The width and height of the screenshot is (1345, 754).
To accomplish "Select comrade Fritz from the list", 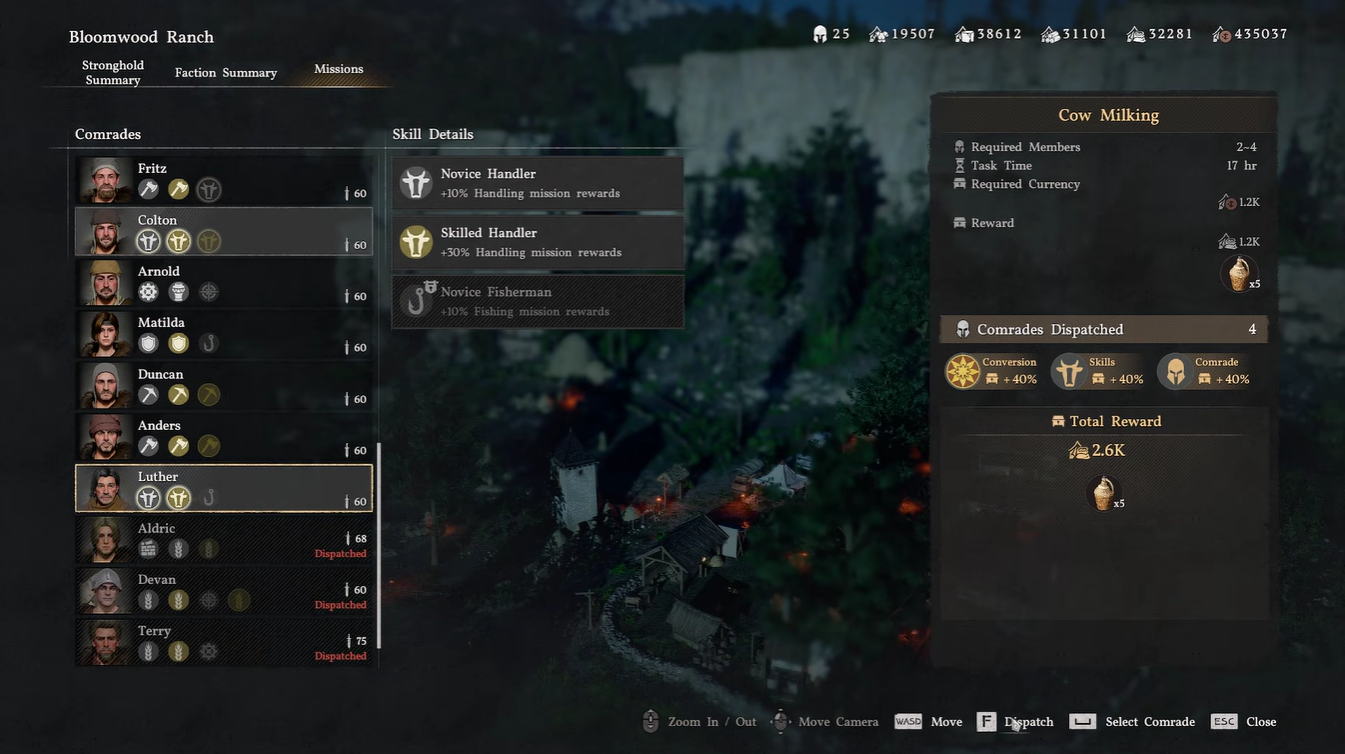I will [x=224, y=180].
